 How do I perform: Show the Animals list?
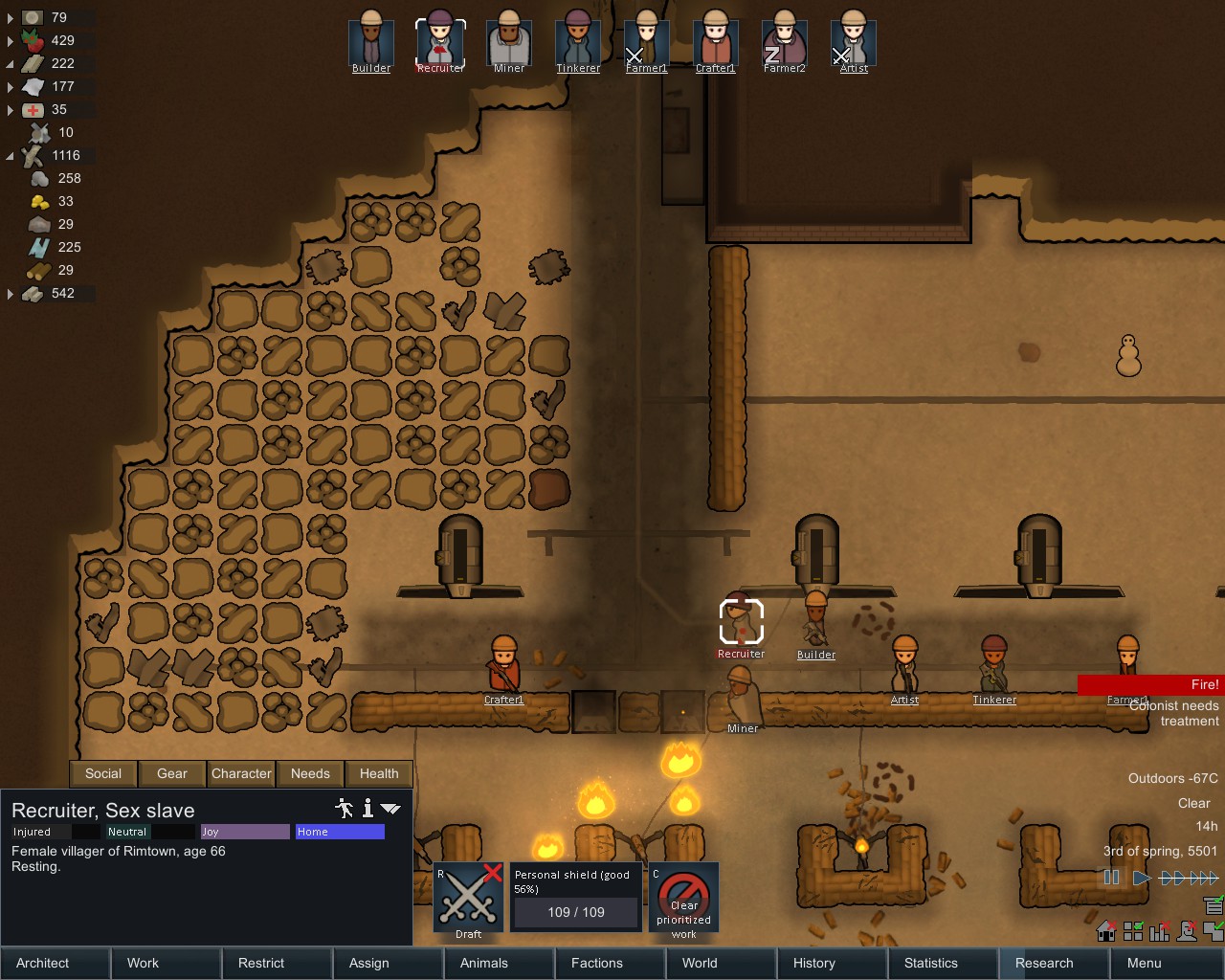[x=500, y=963]
